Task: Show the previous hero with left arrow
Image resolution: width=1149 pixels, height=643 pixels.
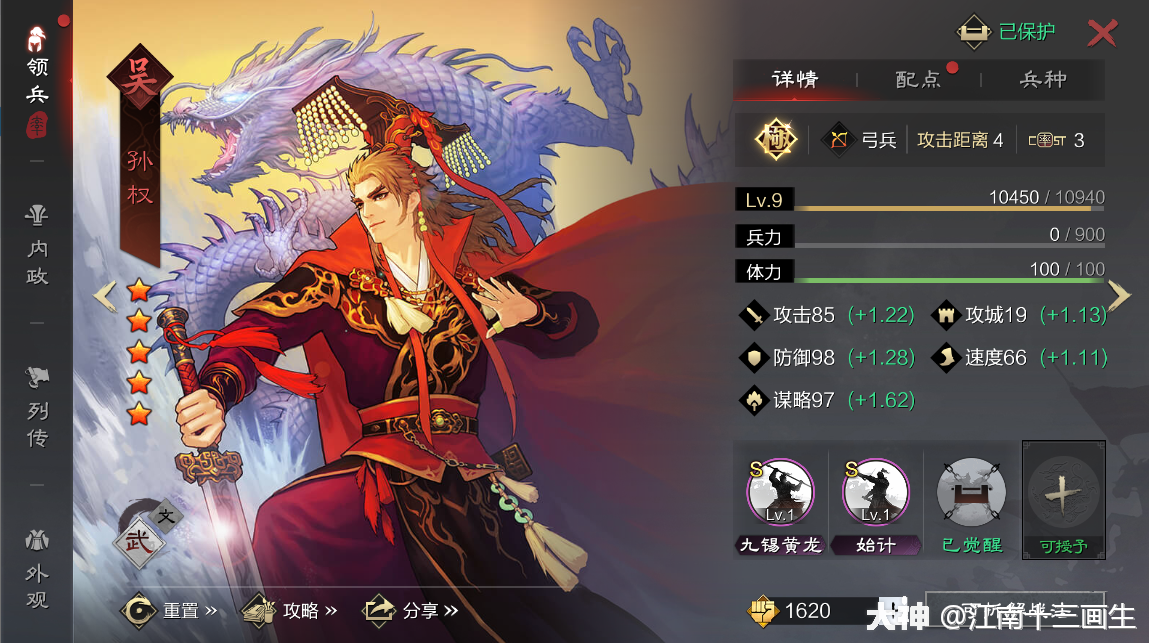Action: point(105,295)
